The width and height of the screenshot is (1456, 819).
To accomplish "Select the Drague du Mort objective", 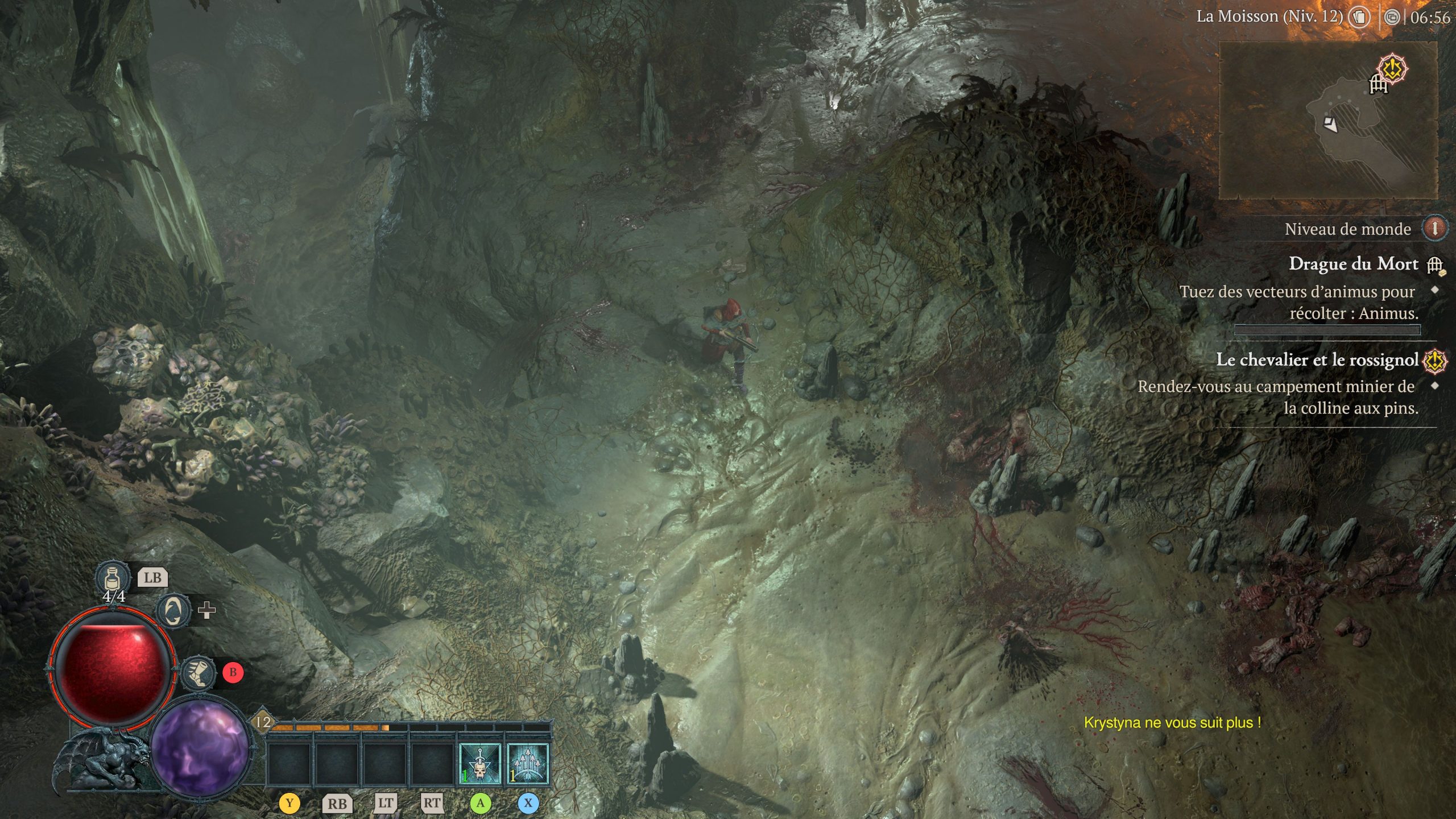I will point(1353,264).
